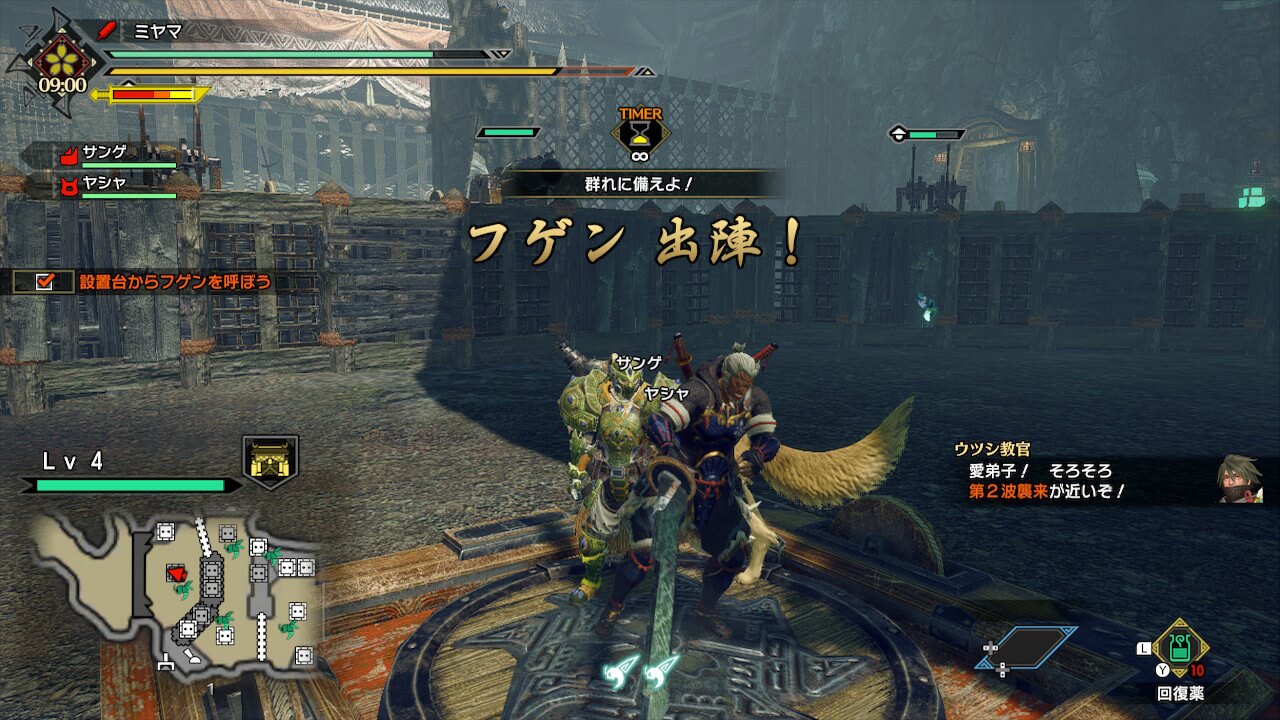
Task: Select the yellow gate stronghold icon
Action: (270, 462)
